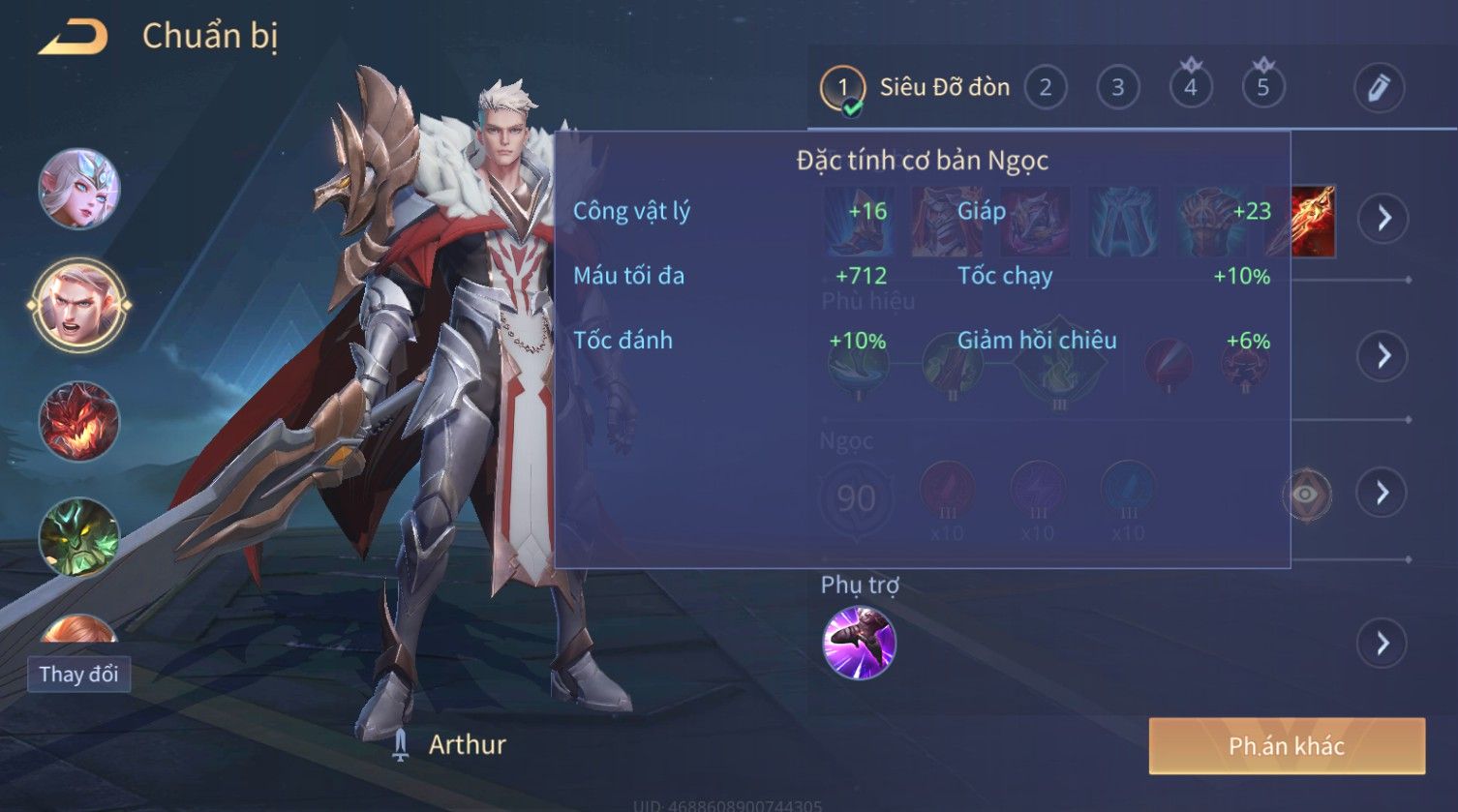Image resolution: width=1458 pixels, height=812 pixels.
Task: Select the green masked hero portrait
Action: tap(79, 536)
